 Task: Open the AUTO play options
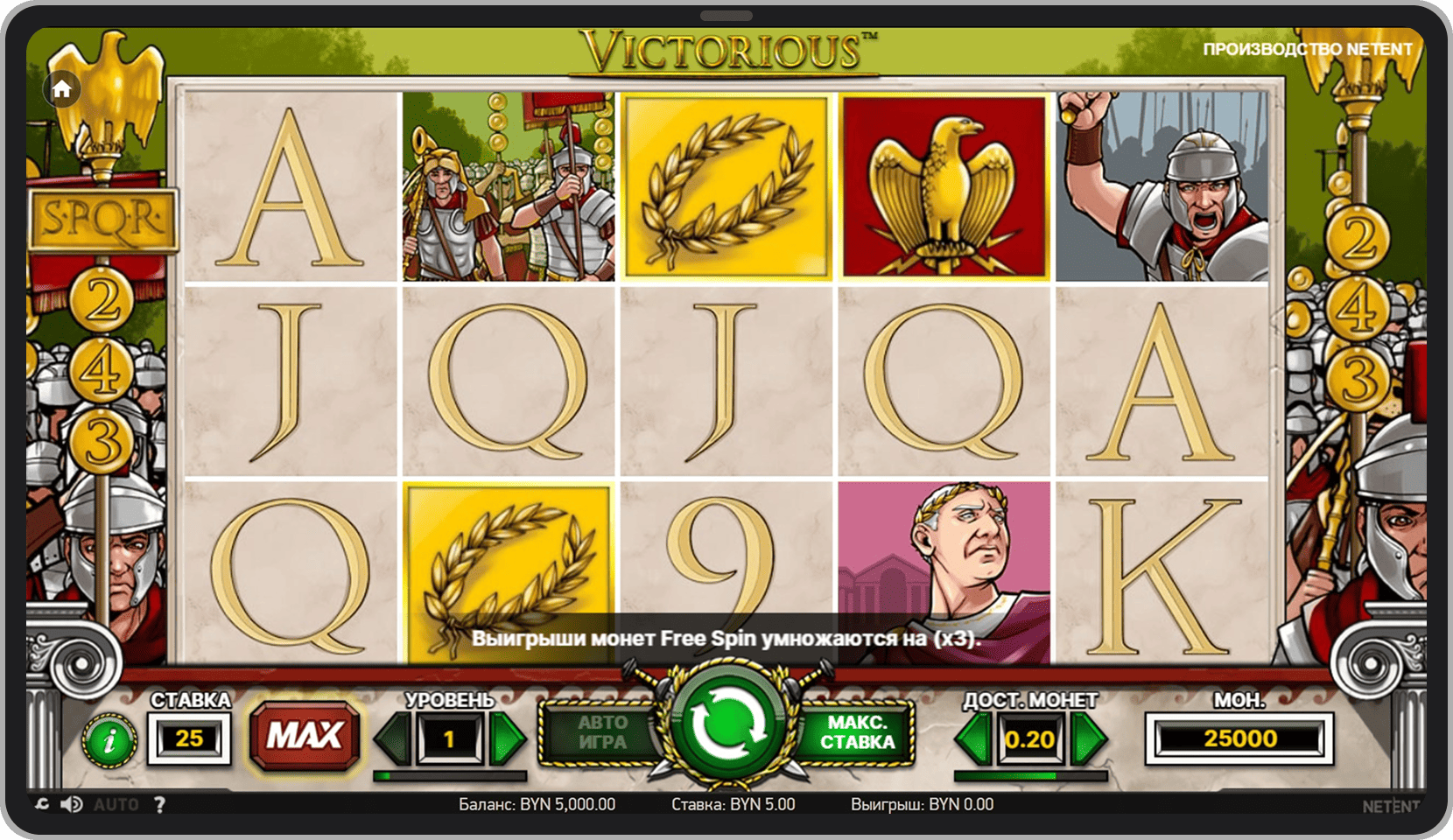tap(116, 804)
